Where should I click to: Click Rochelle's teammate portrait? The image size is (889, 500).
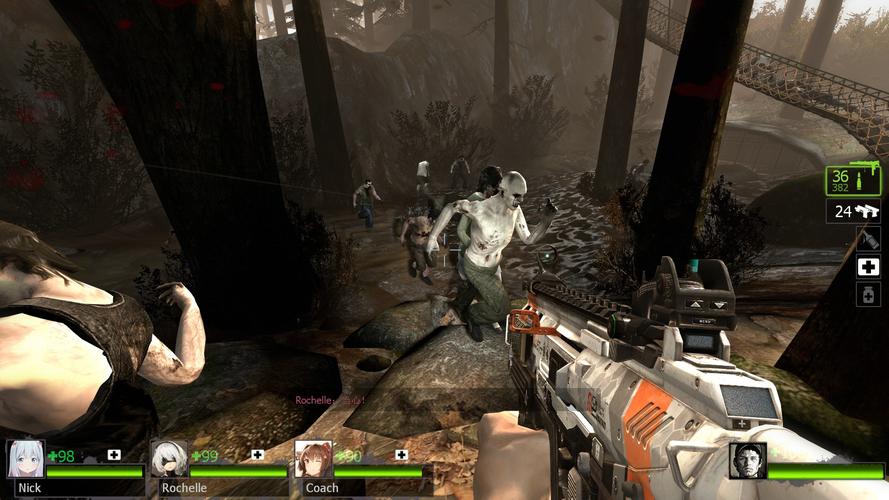coord(169,459)
